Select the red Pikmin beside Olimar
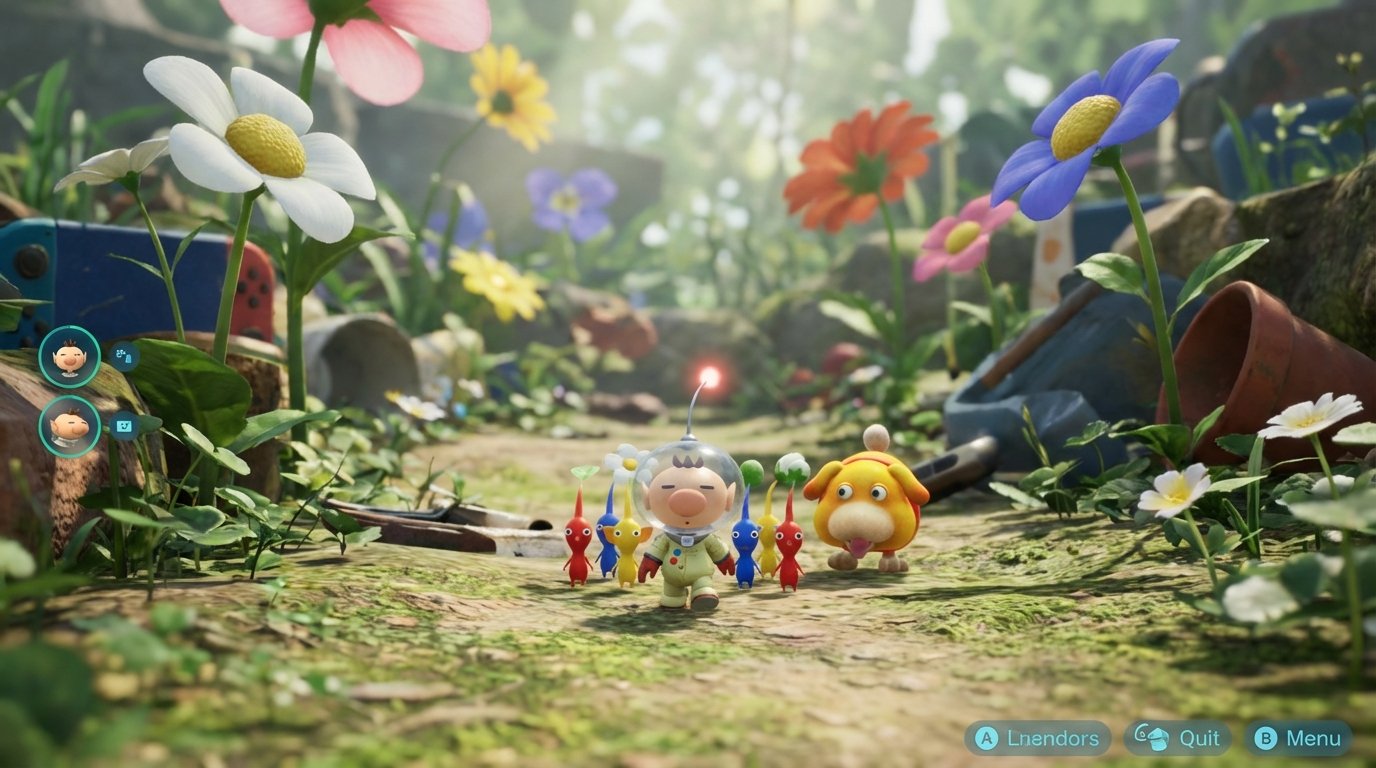The width and height of the screenshot is (1376, 768). [577, 540]
